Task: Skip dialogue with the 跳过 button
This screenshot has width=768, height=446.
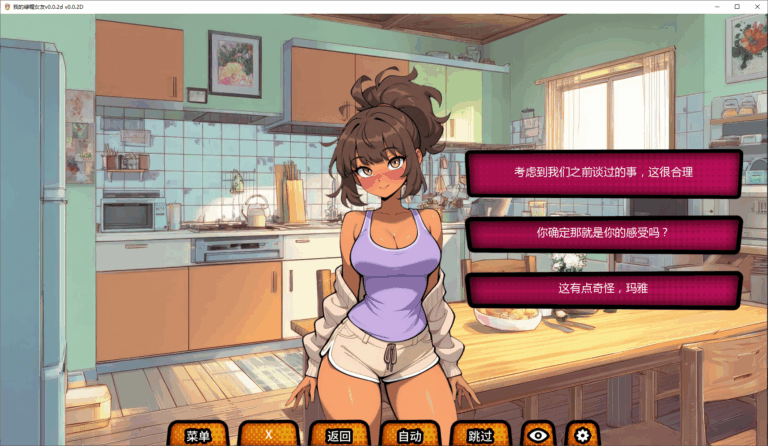Action: coord(481,435)
